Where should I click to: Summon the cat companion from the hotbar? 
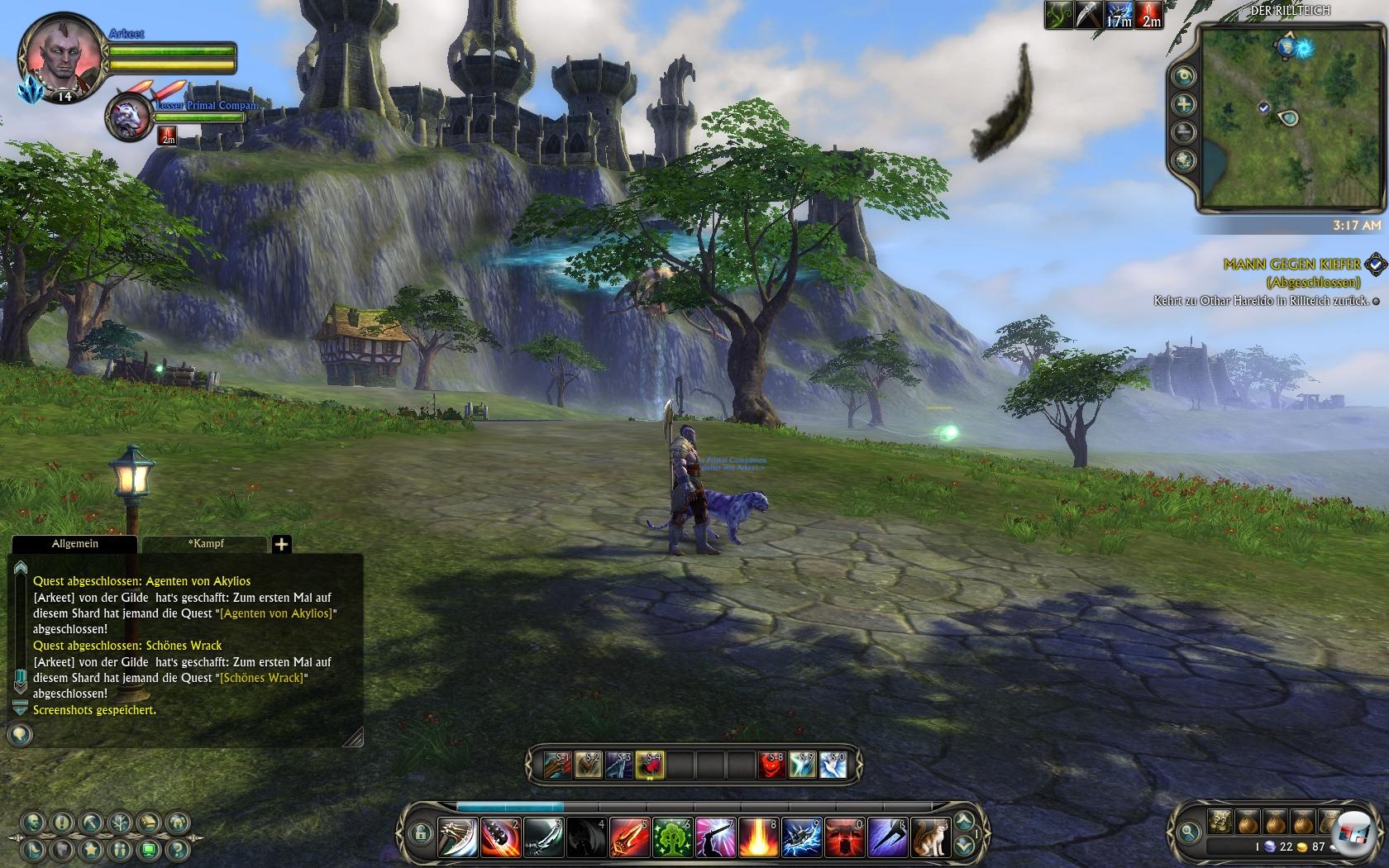930,837
